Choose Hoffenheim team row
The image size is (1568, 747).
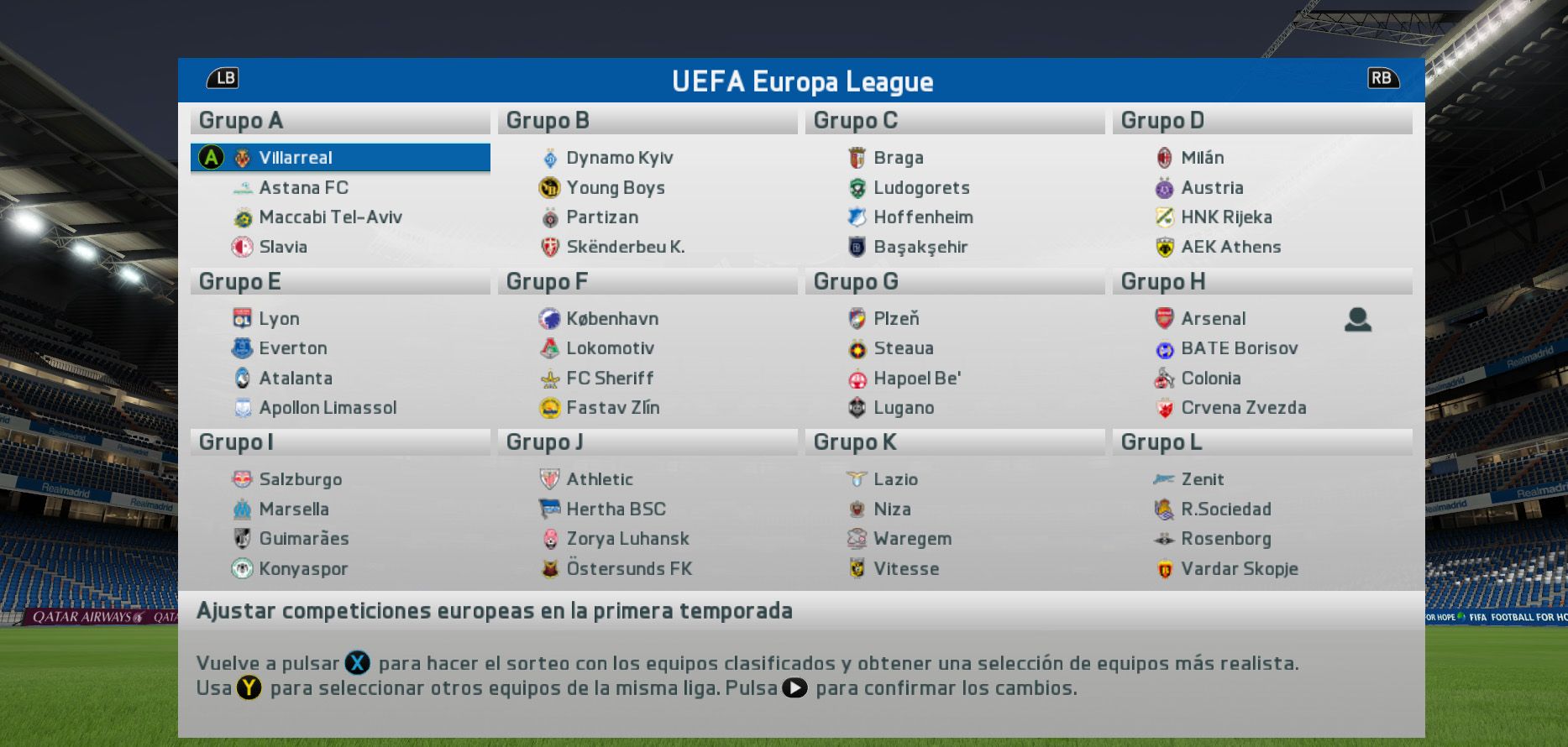[x=922, y=217]
